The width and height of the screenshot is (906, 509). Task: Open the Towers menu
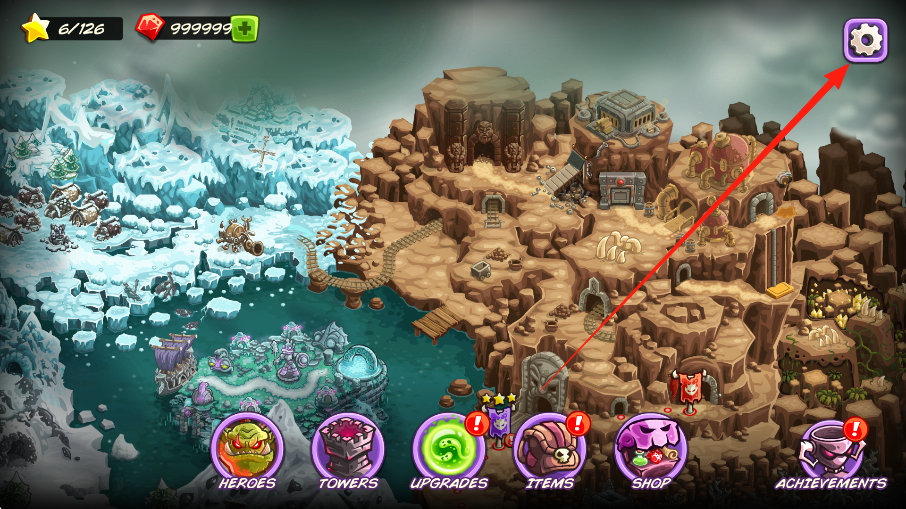coord(348,451)
